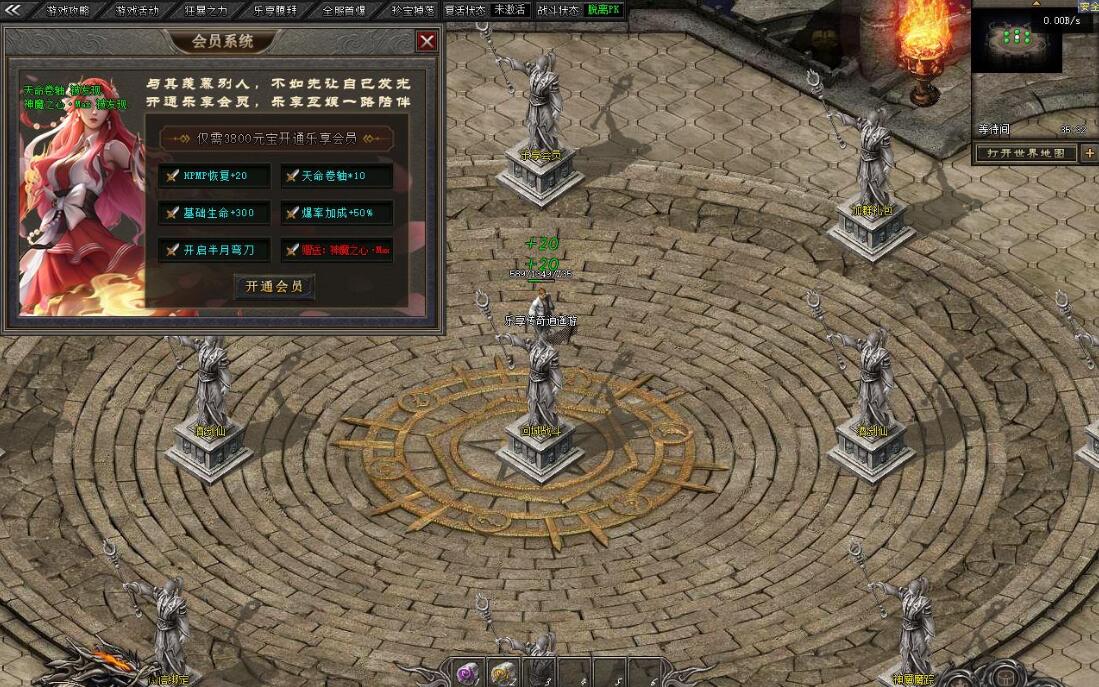The image size is (1099, 687).
Task: Click the plus button beside the world map button
Action: click(1089, 153)
